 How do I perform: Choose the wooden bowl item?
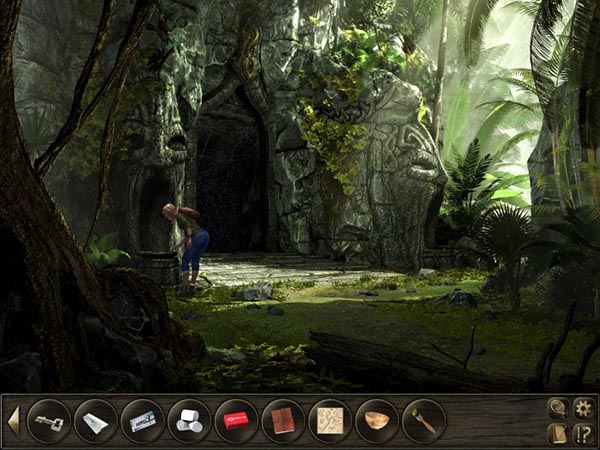tap(376, 421)
